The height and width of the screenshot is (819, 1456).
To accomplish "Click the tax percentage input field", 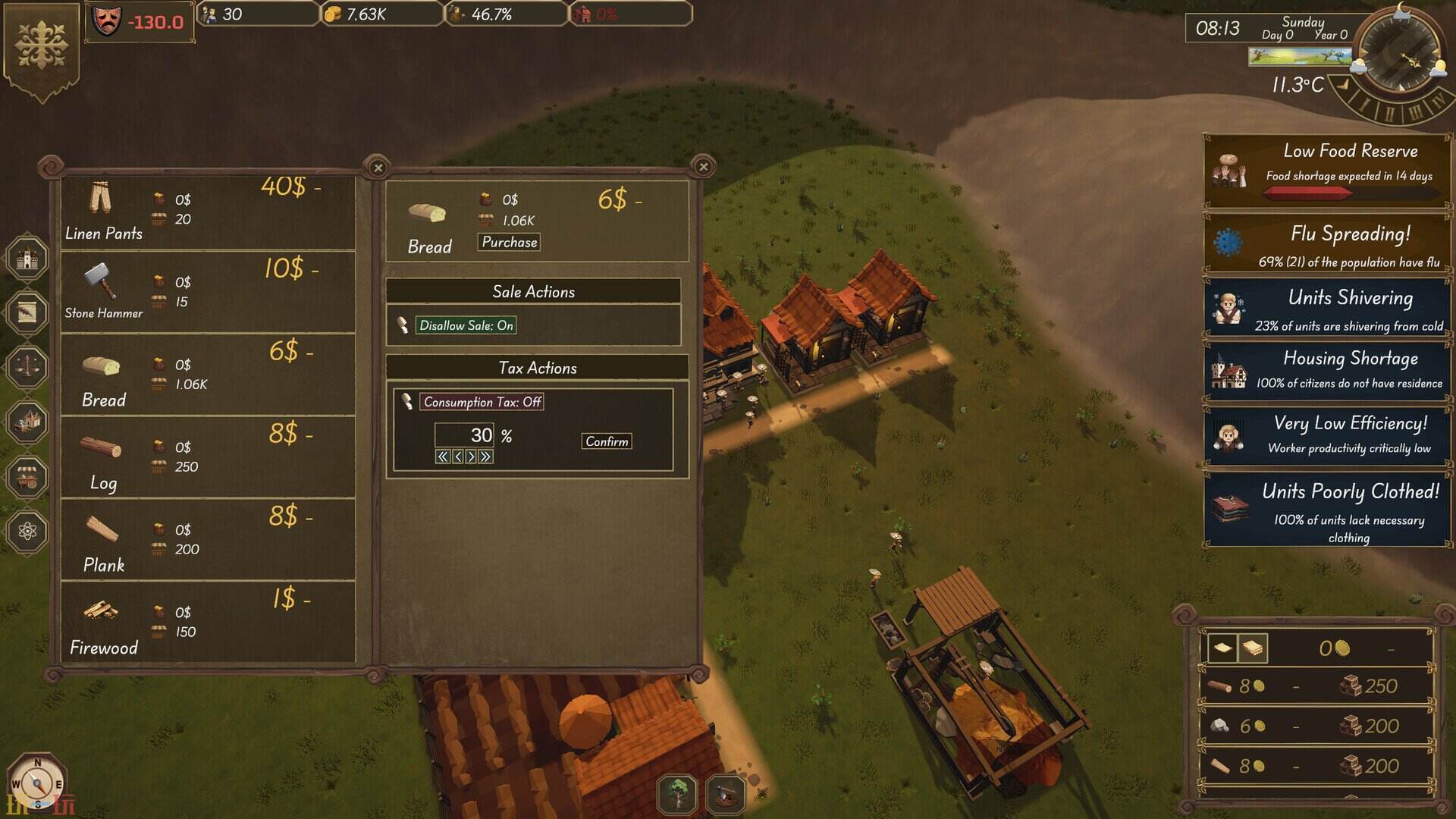I will pyautogui.click(x=464, y=435).
